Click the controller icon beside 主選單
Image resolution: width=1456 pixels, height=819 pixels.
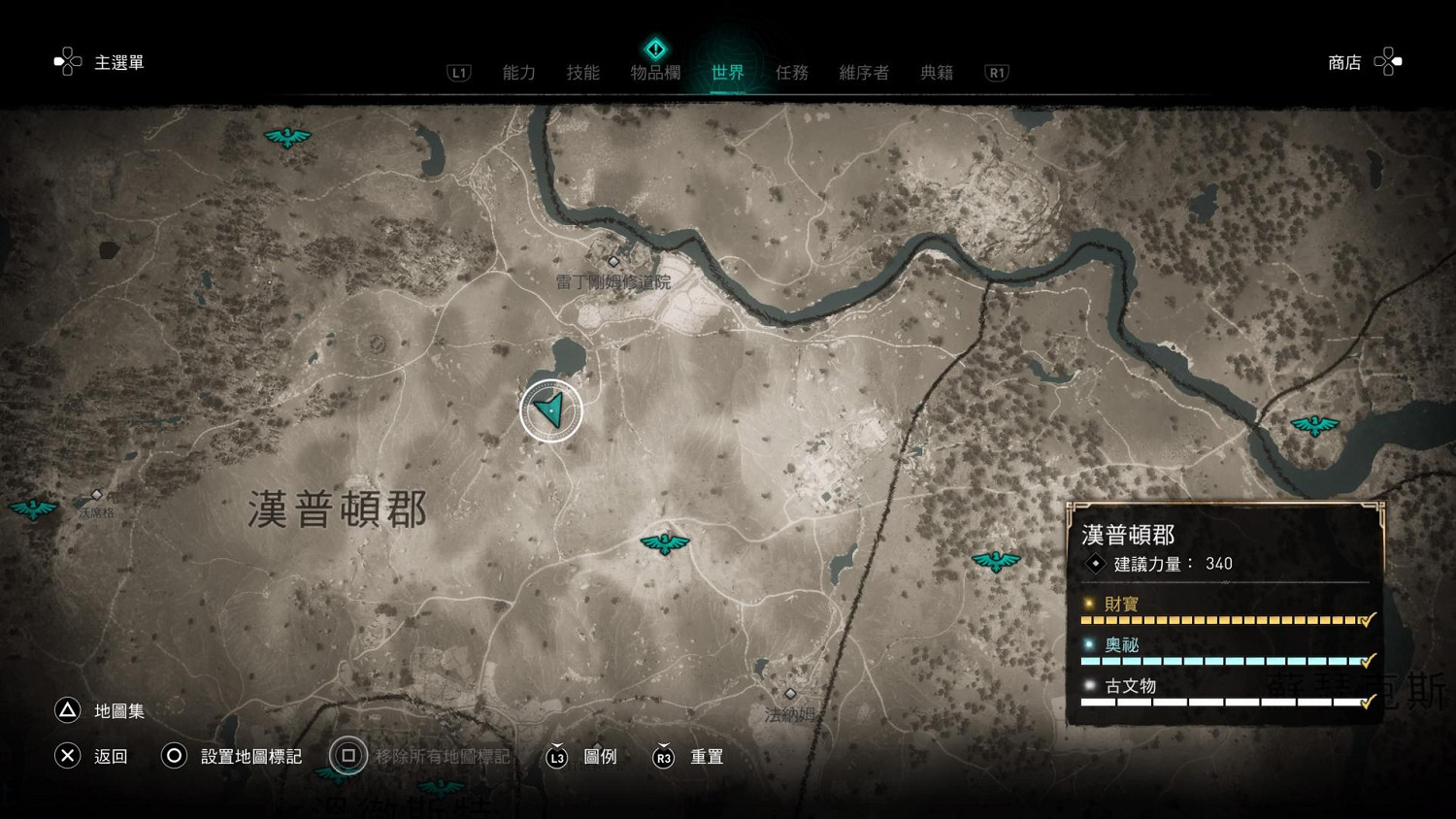tap(67, 60)
